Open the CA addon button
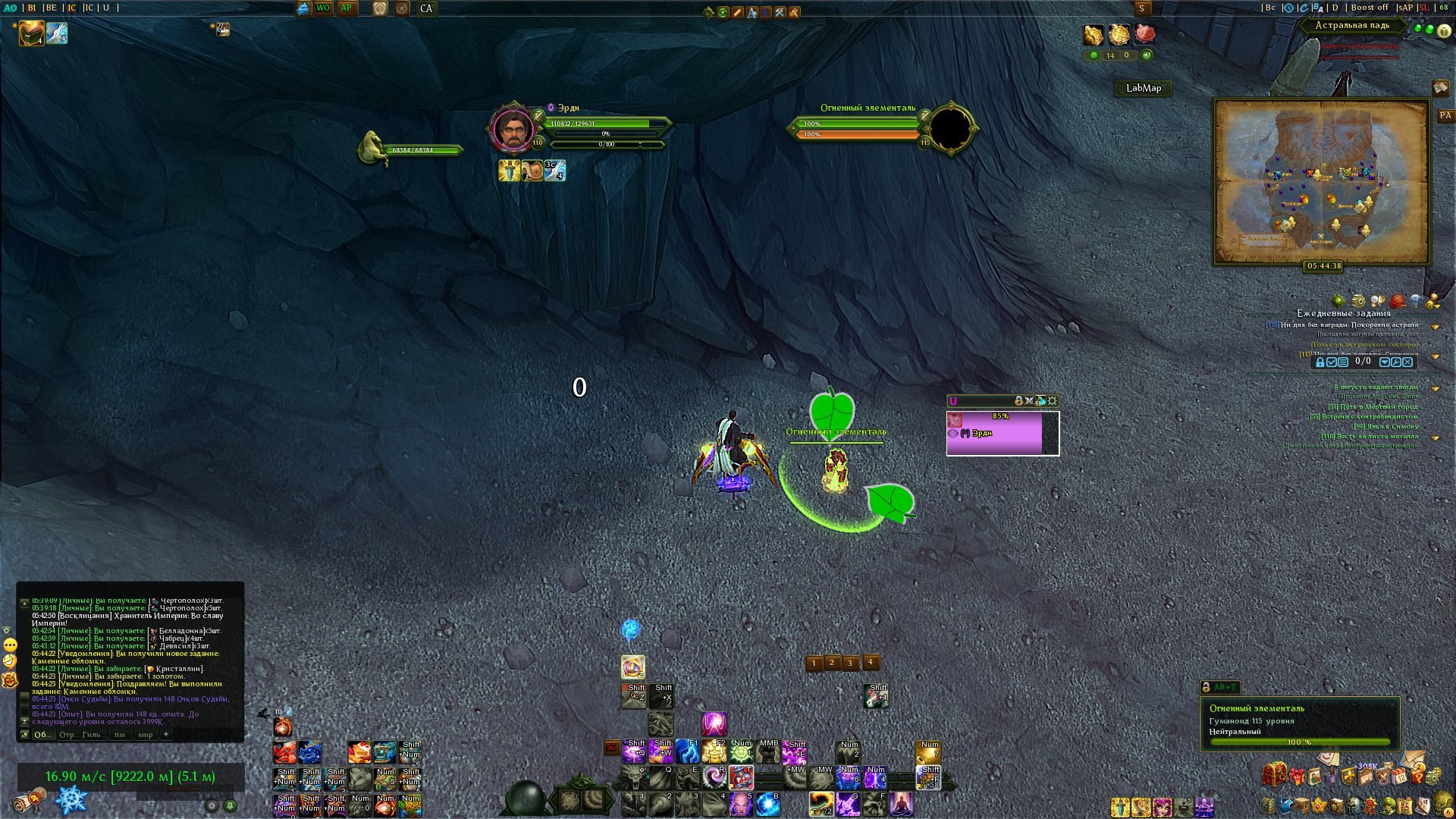This screenshot has height=819, width=1456. click(426, 8)
